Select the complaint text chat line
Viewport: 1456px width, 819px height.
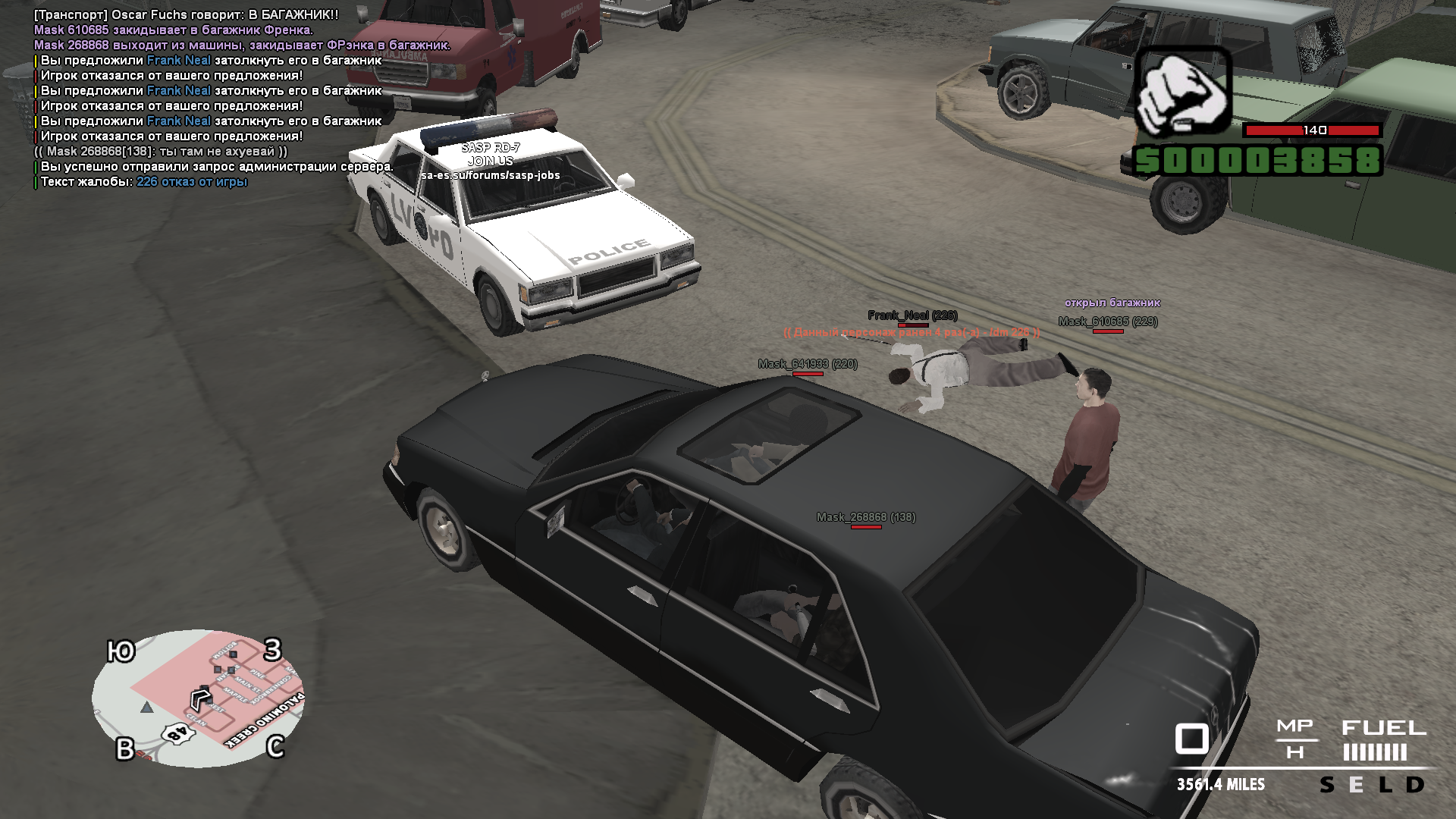click(144, 182)
